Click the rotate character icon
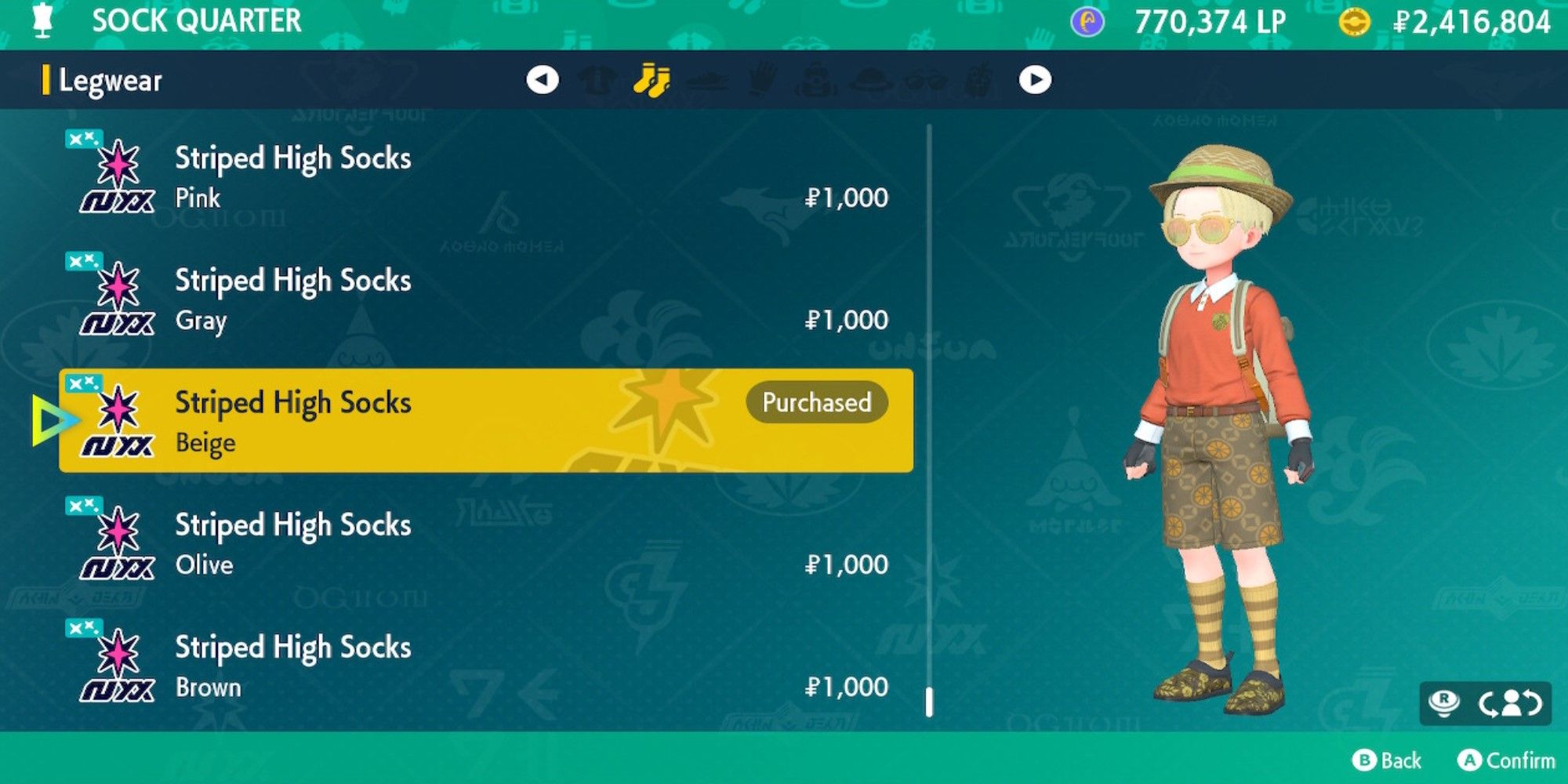 1512,700
